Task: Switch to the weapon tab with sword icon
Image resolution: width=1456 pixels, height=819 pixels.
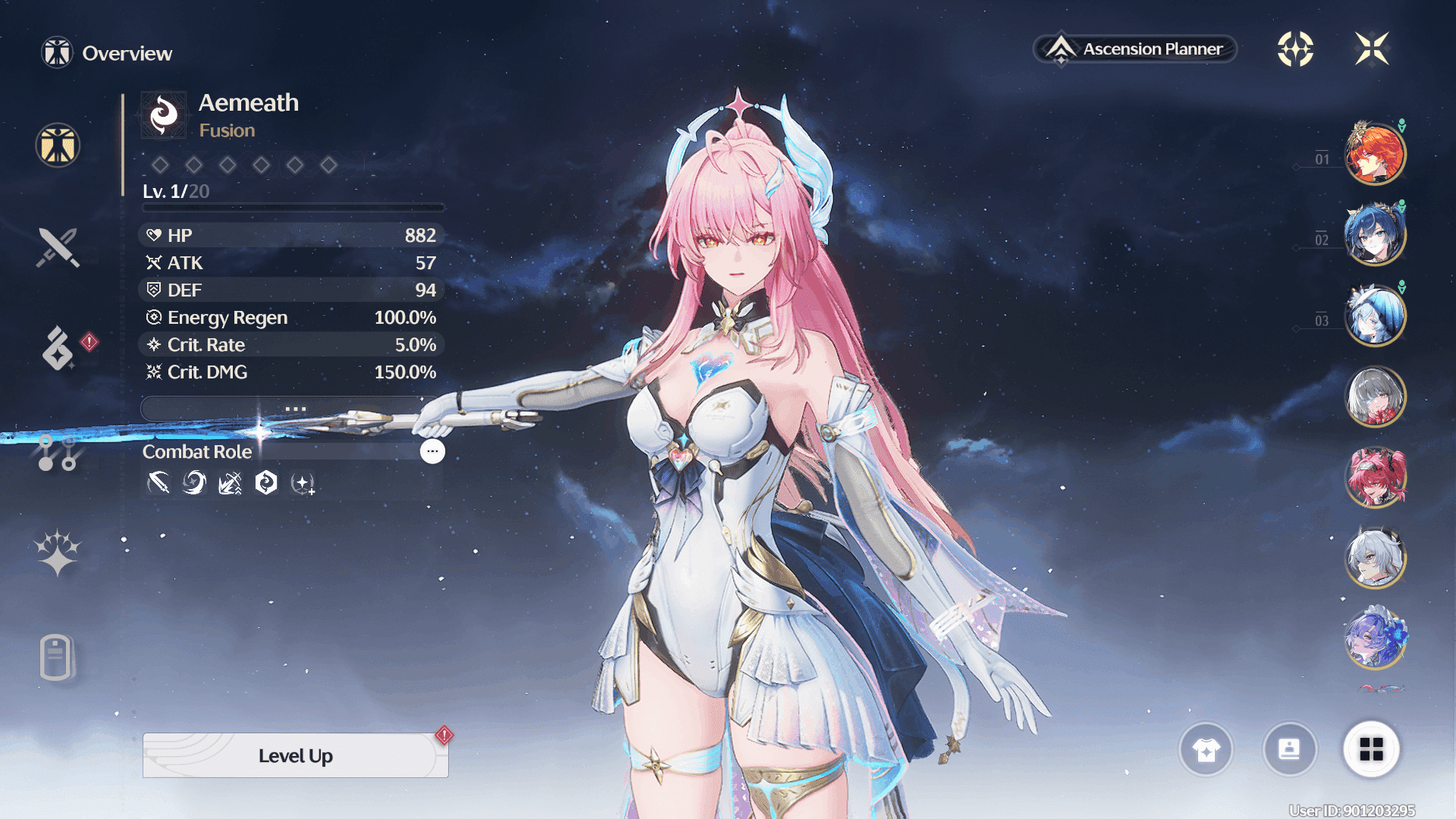Action: 58,247
